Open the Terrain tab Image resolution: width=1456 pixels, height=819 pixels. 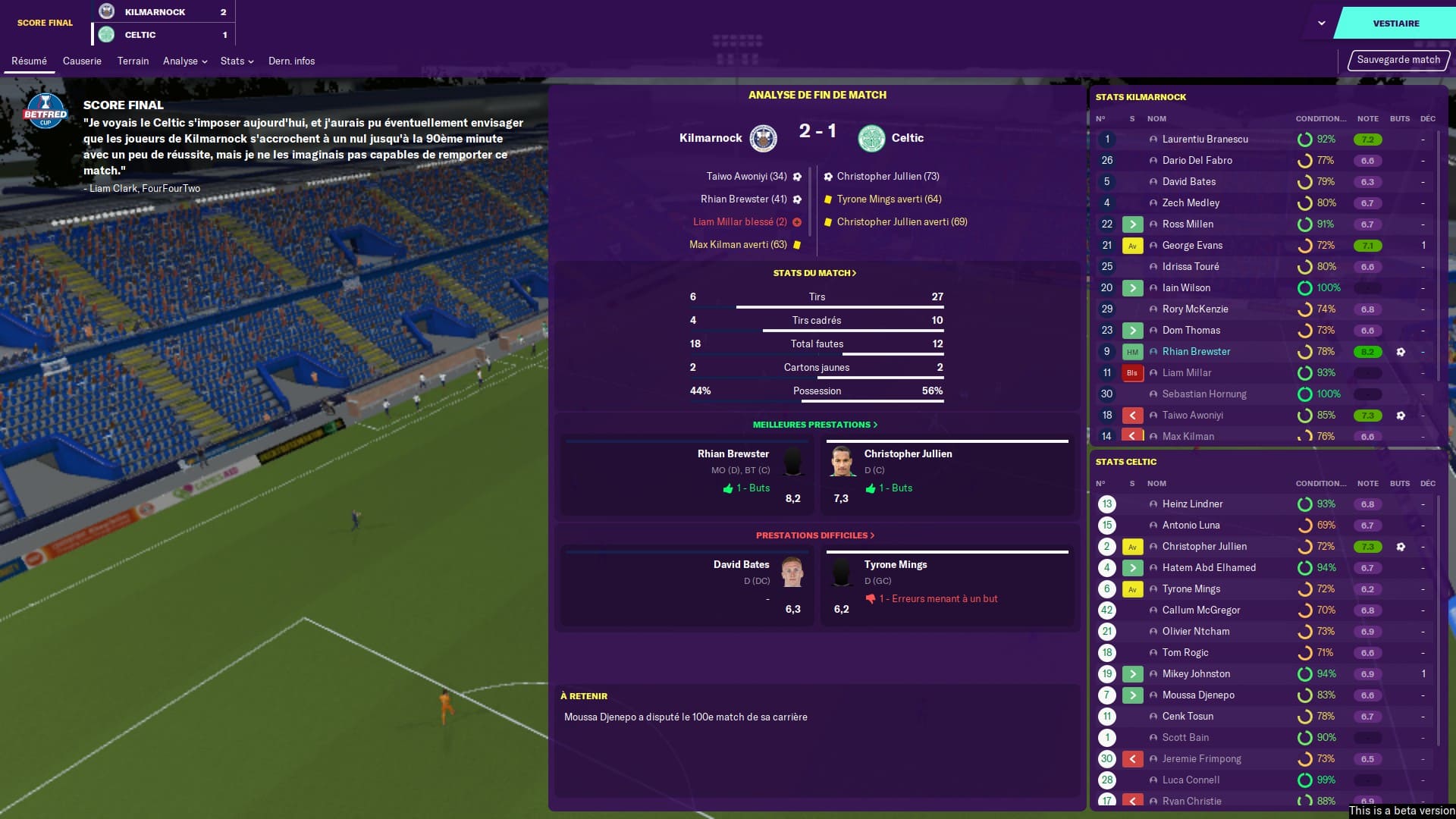tap(133, 61)
